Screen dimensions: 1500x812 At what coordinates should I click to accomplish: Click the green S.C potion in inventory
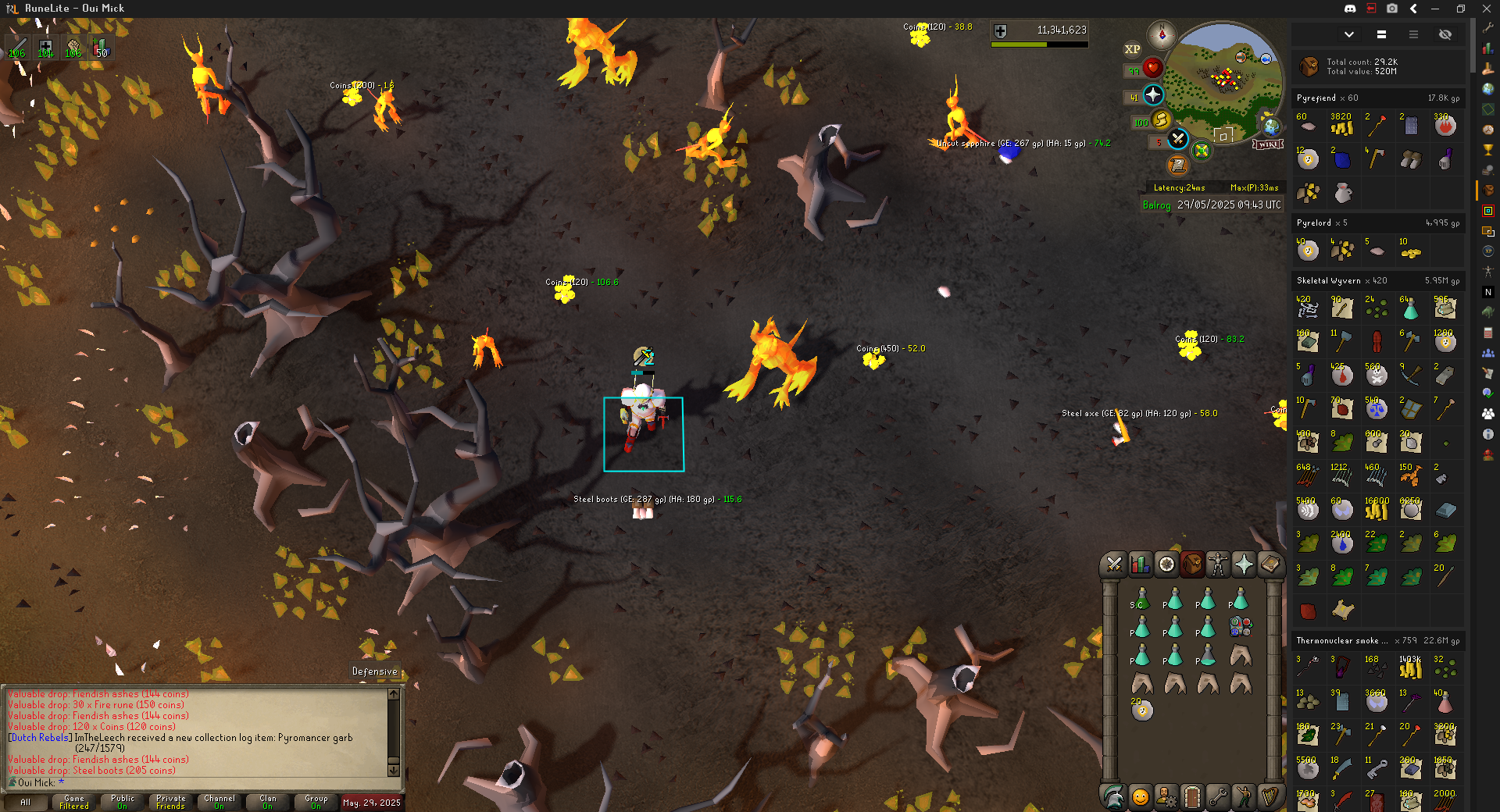pos(1141,600)
